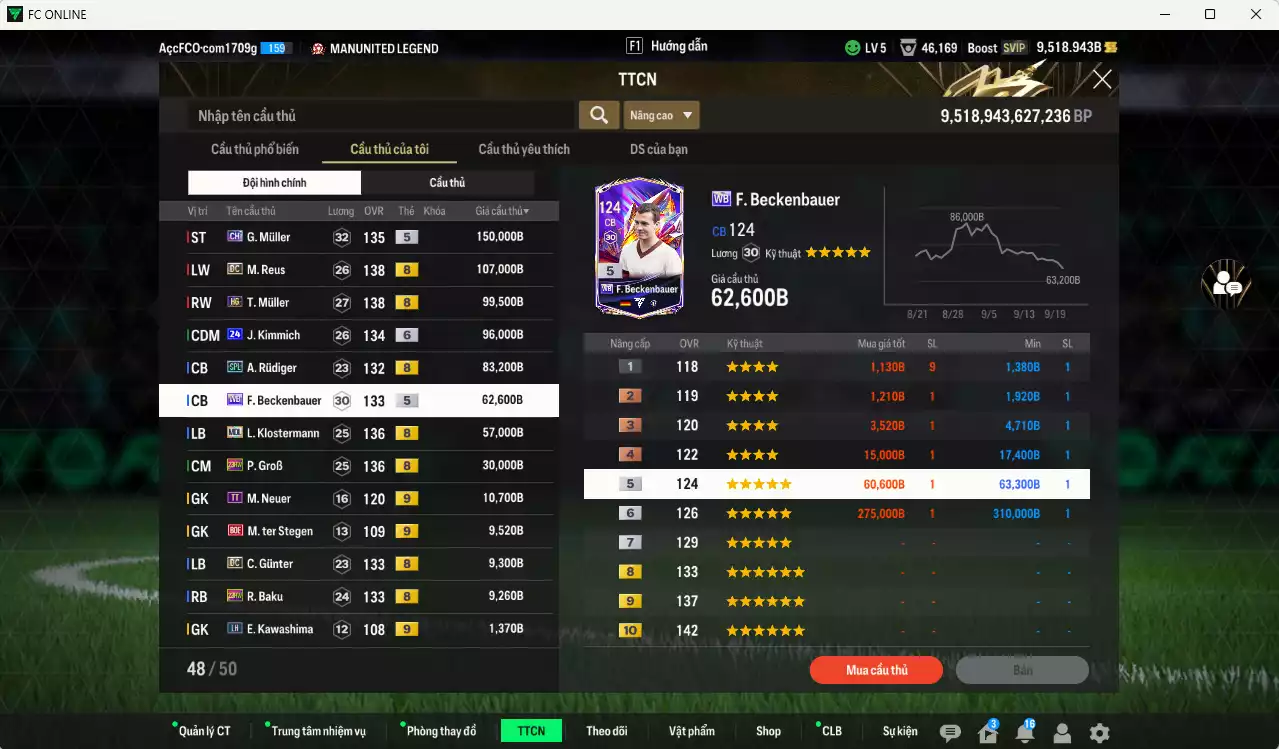Switch to Cầu thủ phổ biến tab
The height and width of the screenshot is (749, 1279).
255,150
